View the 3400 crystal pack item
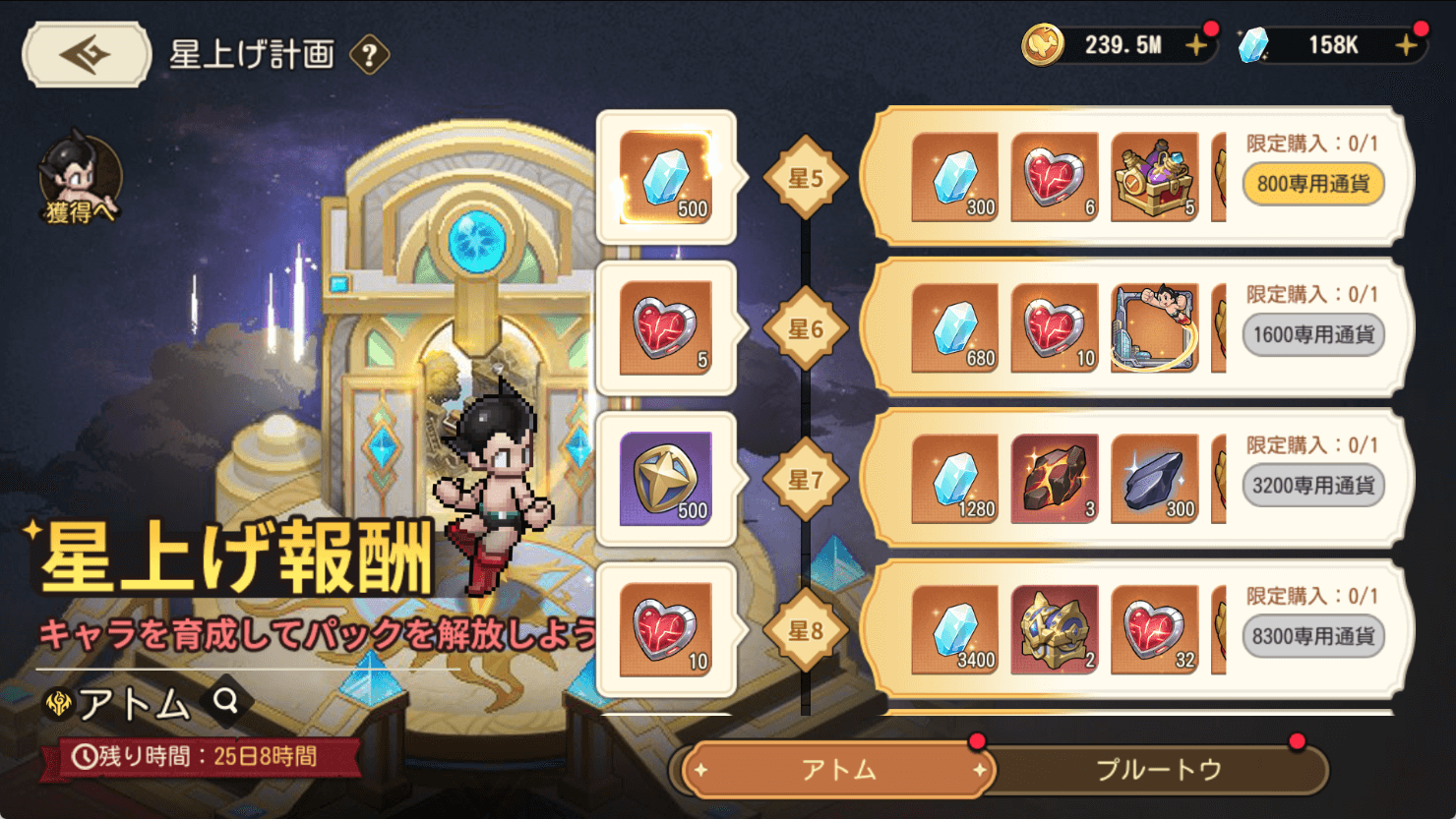This screenshot has height=819, width=1456. point(954,630)
